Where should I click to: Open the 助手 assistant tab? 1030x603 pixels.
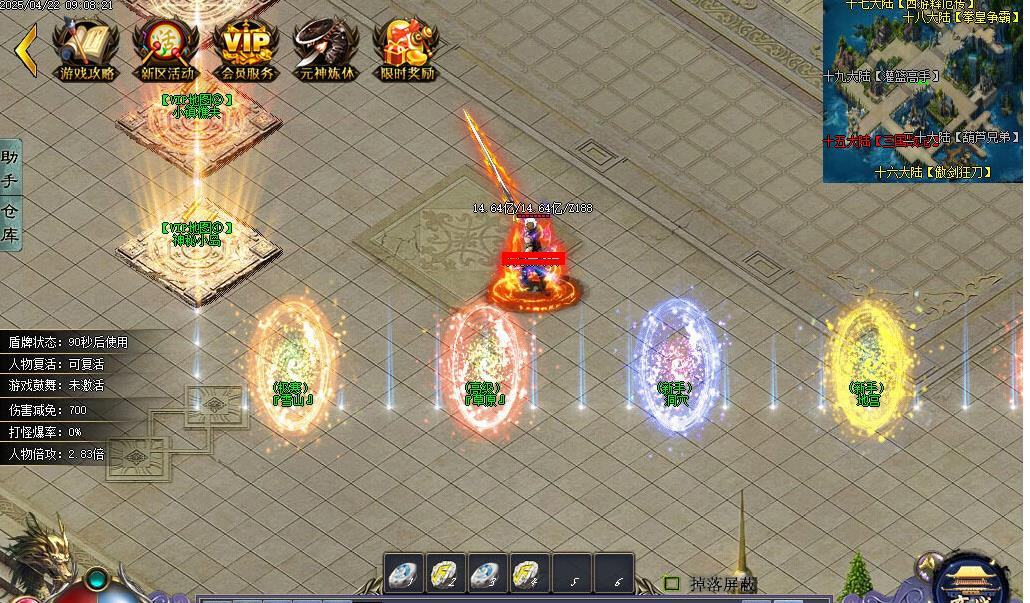click(x=10, y=171)
